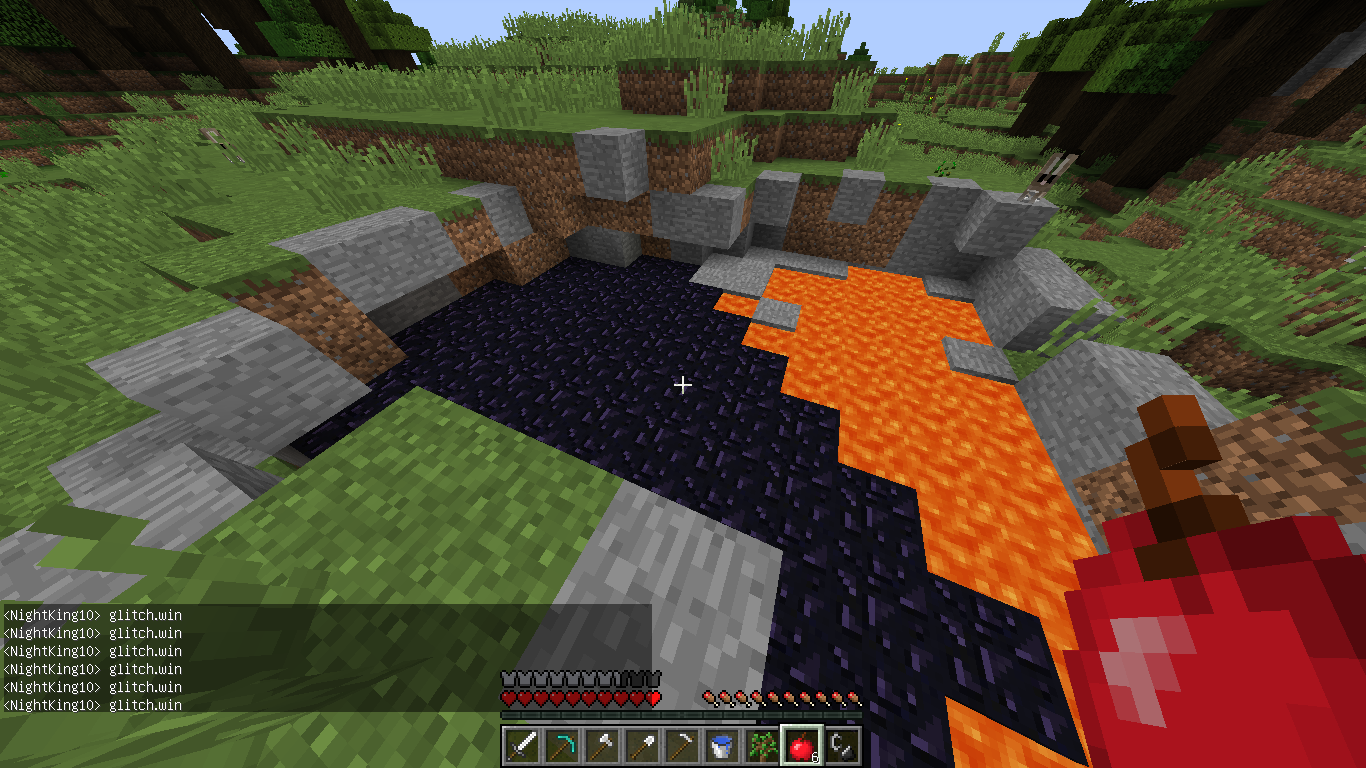
Task: Click the latest NightKing10 chat message
Action: coord(93,705)
